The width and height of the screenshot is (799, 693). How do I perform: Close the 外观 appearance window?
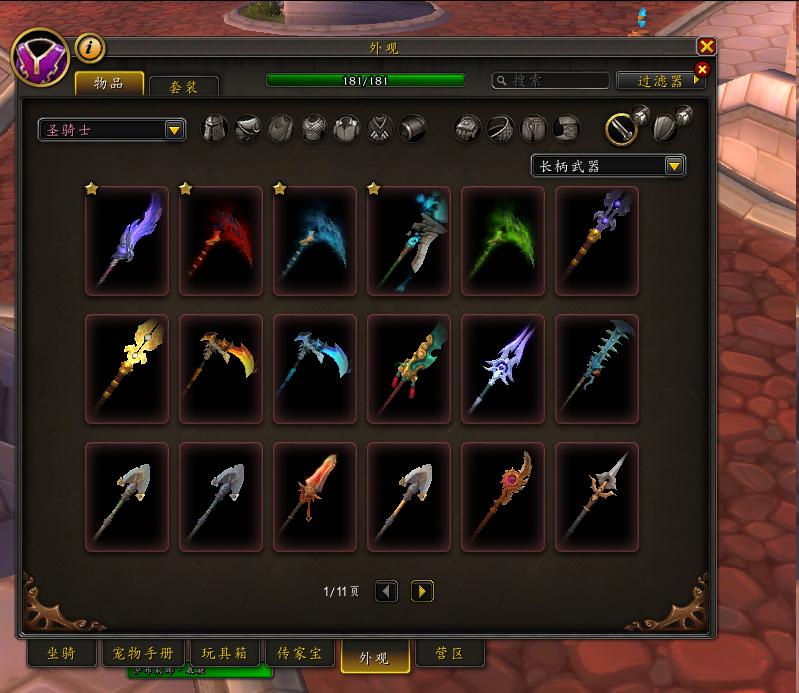coord(706,46)
